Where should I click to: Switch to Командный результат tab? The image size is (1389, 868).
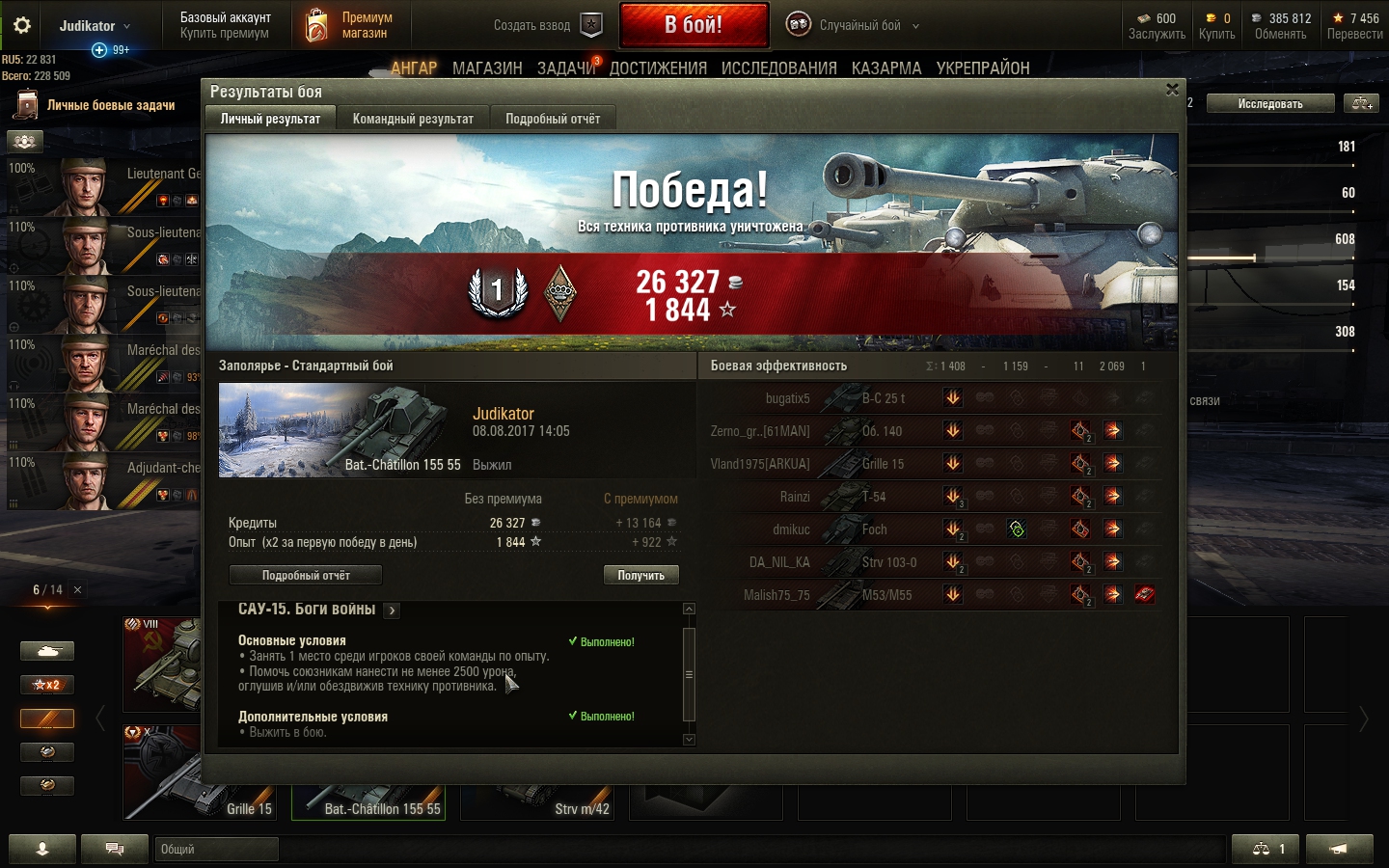click(413, 119)
